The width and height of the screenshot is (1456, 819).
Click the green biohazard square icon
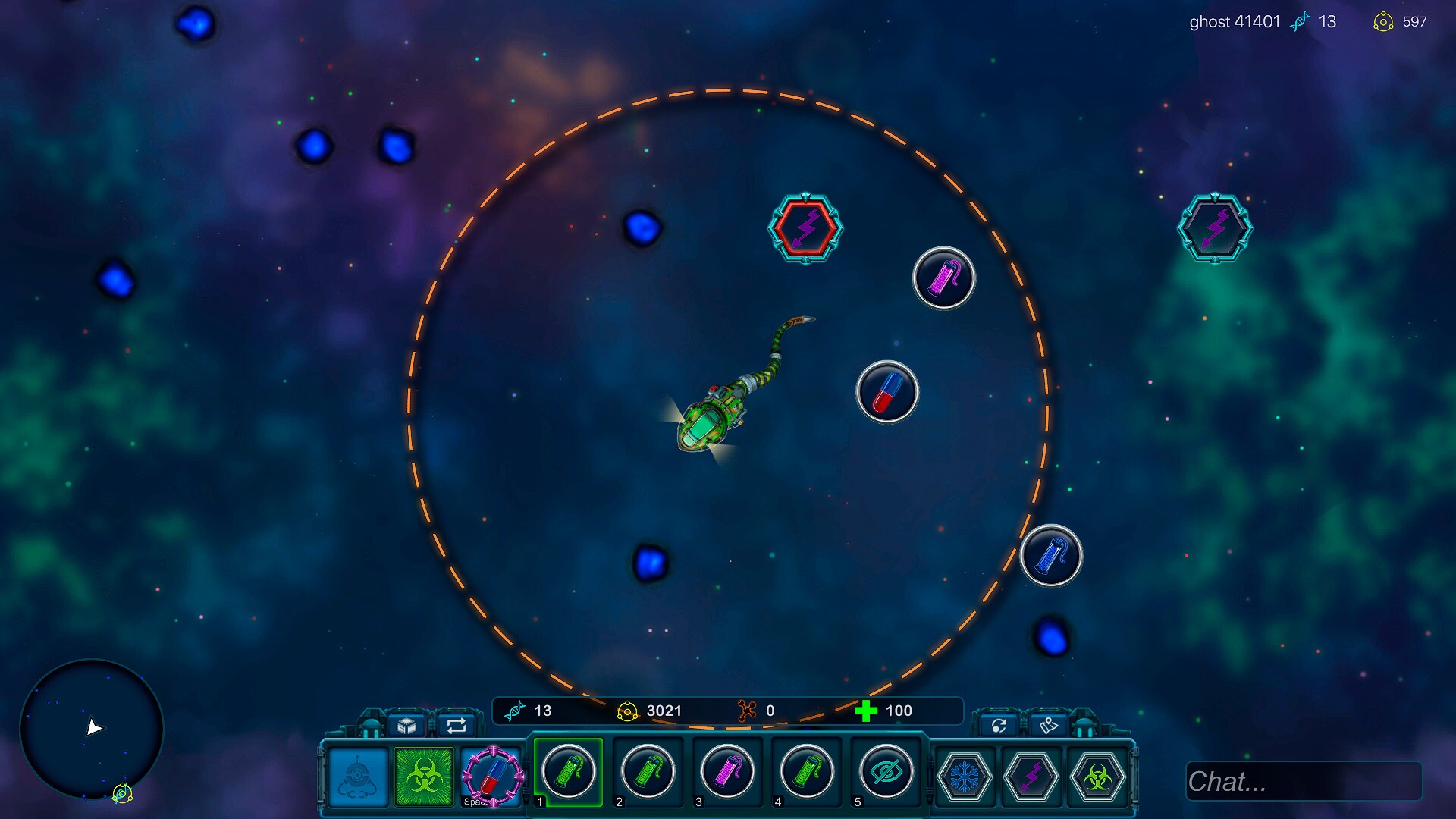click(424, 777)
